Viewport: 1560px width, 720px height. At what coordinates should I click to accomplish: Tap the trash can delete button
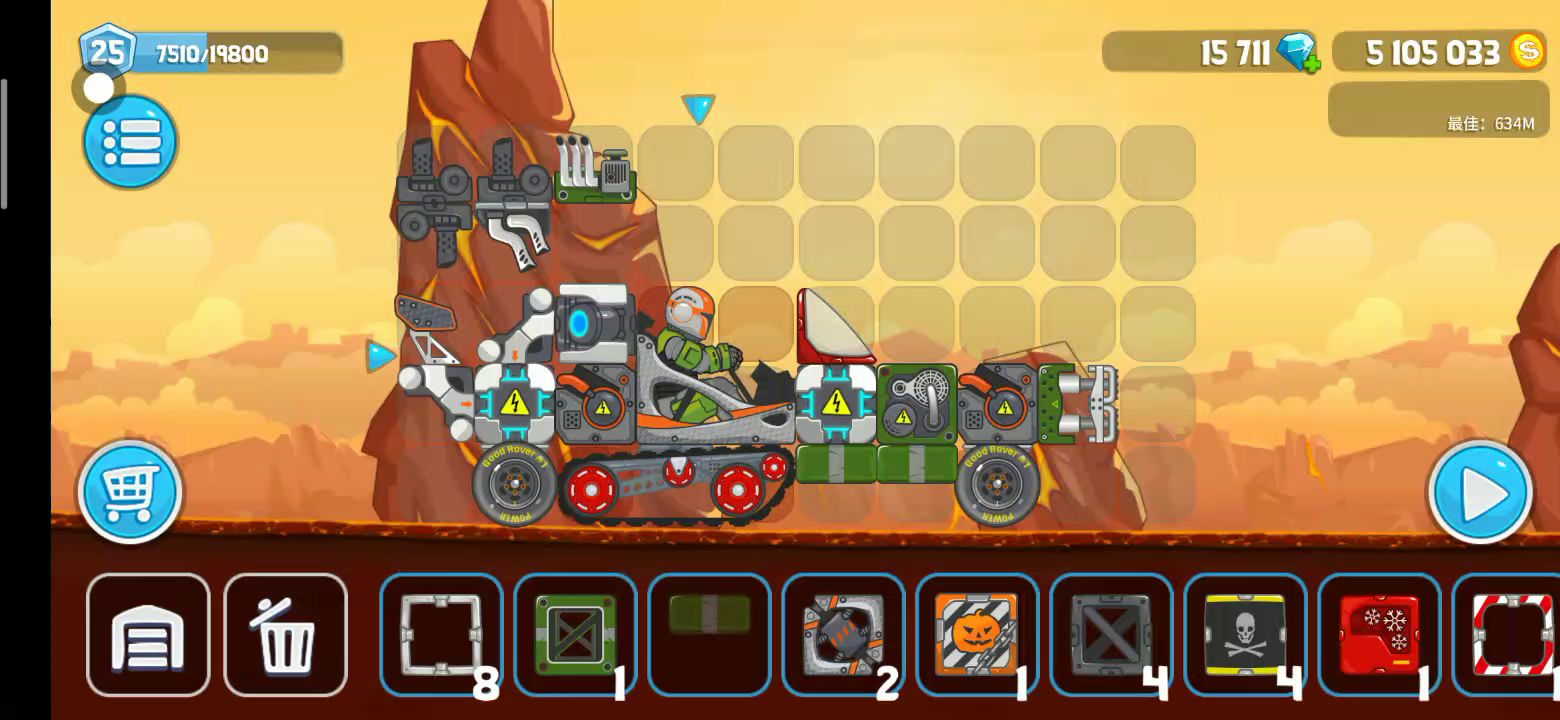pos(286,635)
